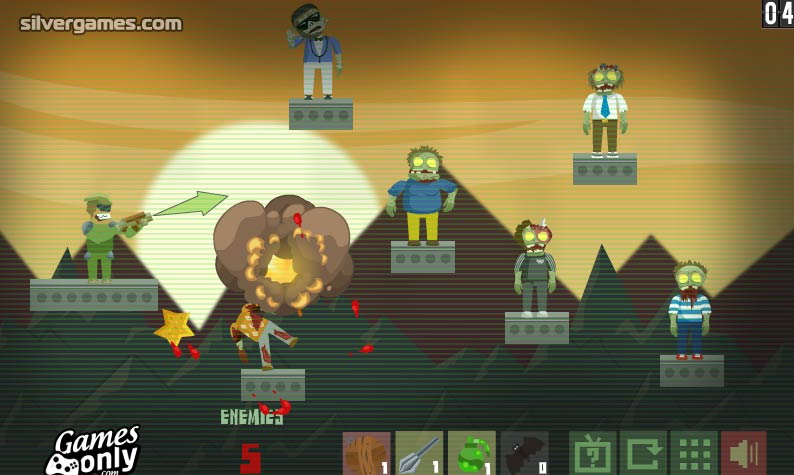Open the Games Only logo link
Screen dimensions: 794x475
[92, 451]
